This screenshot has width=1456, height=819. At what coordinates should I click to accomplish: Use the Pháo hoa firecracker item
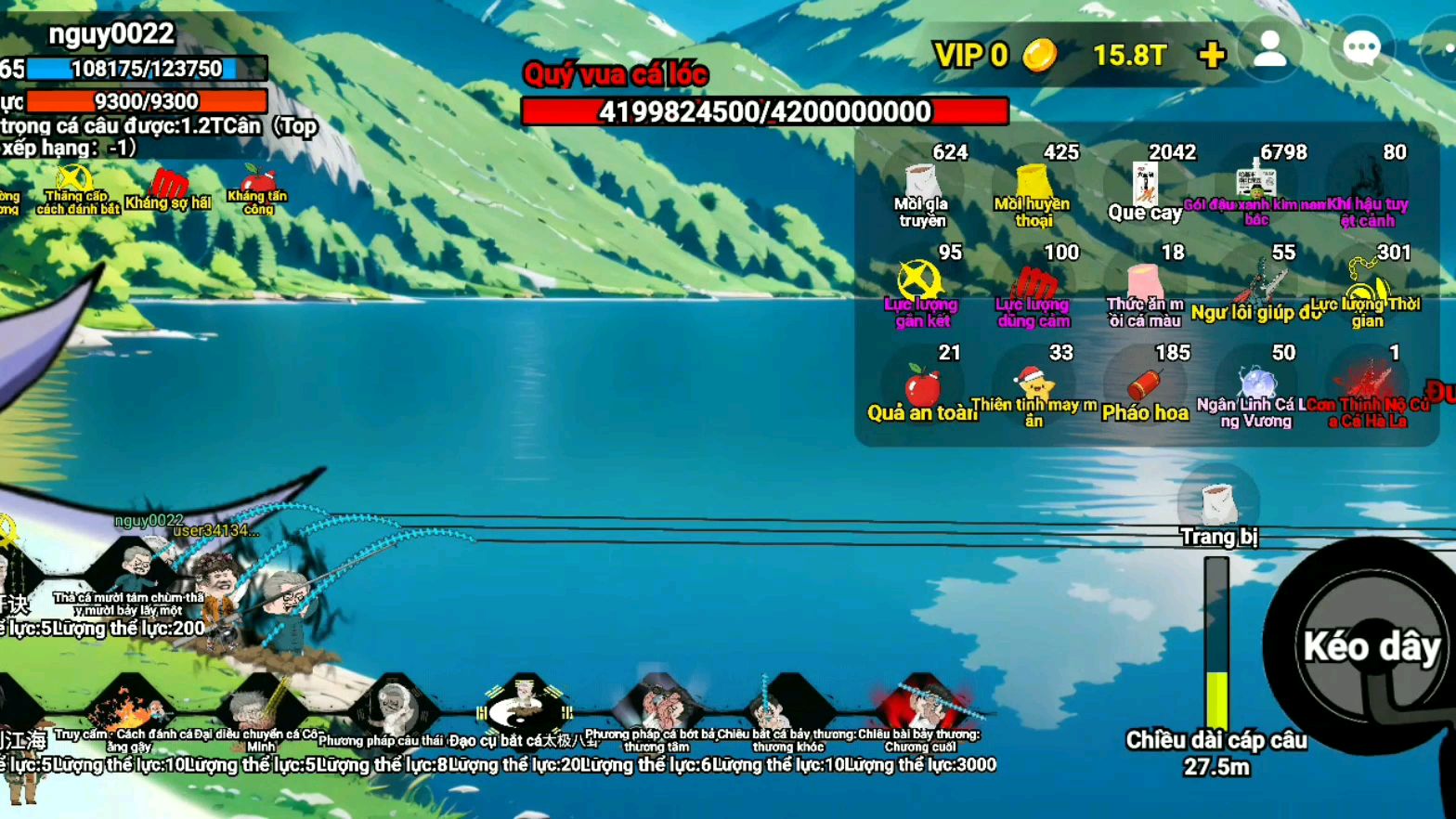point(1145,386)
